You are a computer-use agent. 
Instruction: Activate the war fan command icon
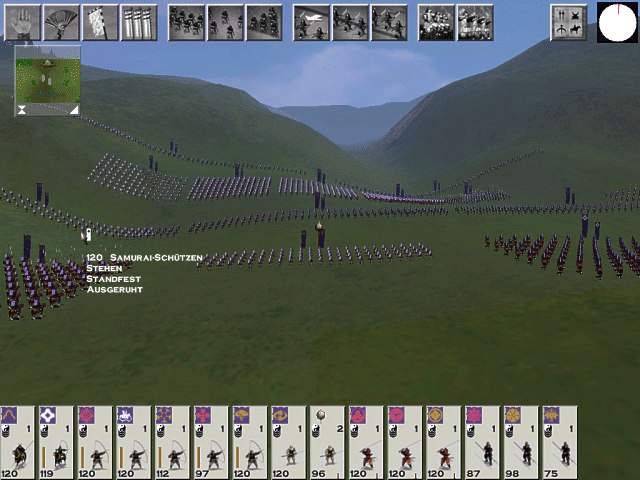61,22
